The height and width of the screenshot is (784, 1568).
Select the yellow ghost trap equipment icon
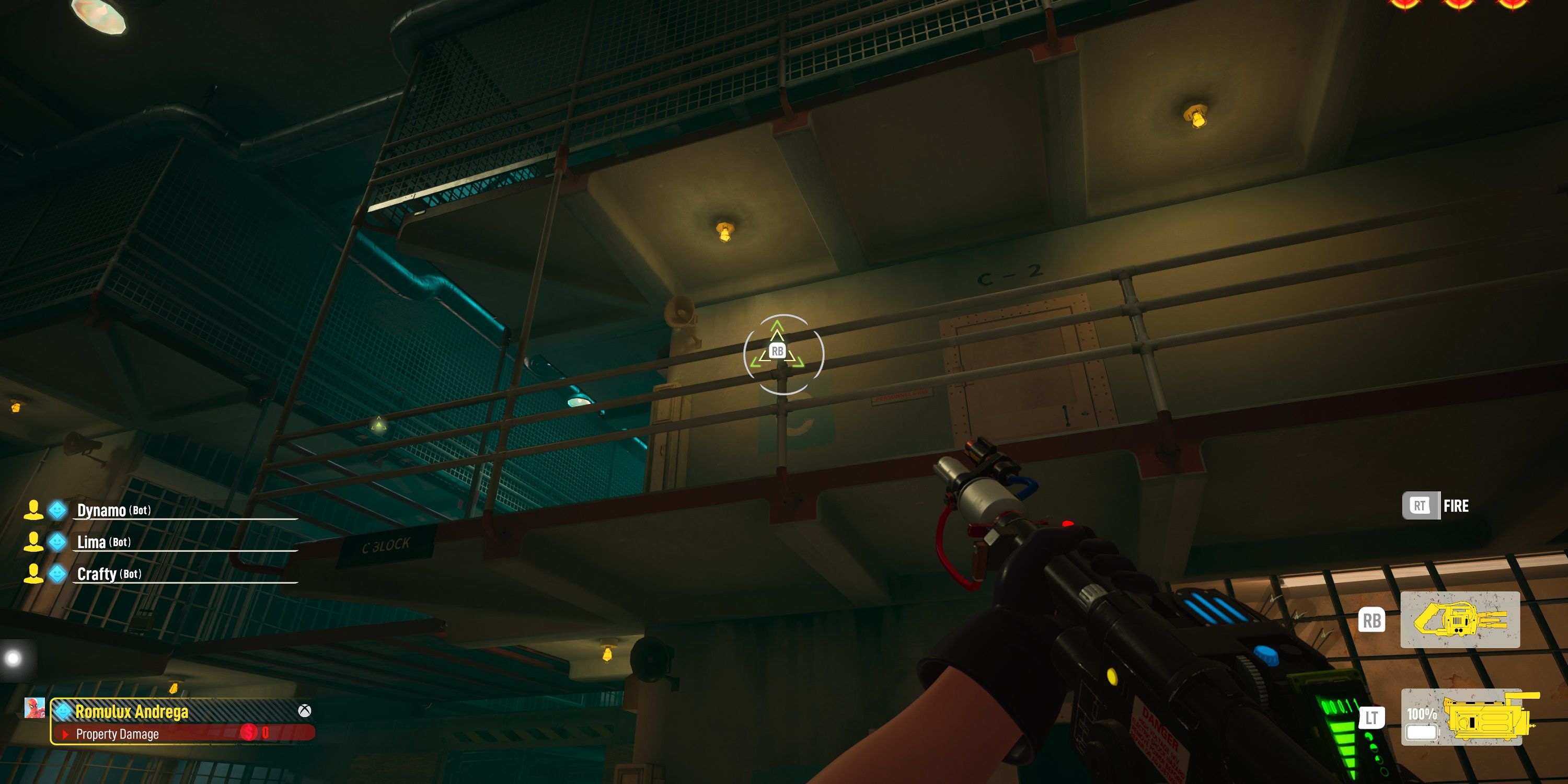click(x=1460, y=620)
